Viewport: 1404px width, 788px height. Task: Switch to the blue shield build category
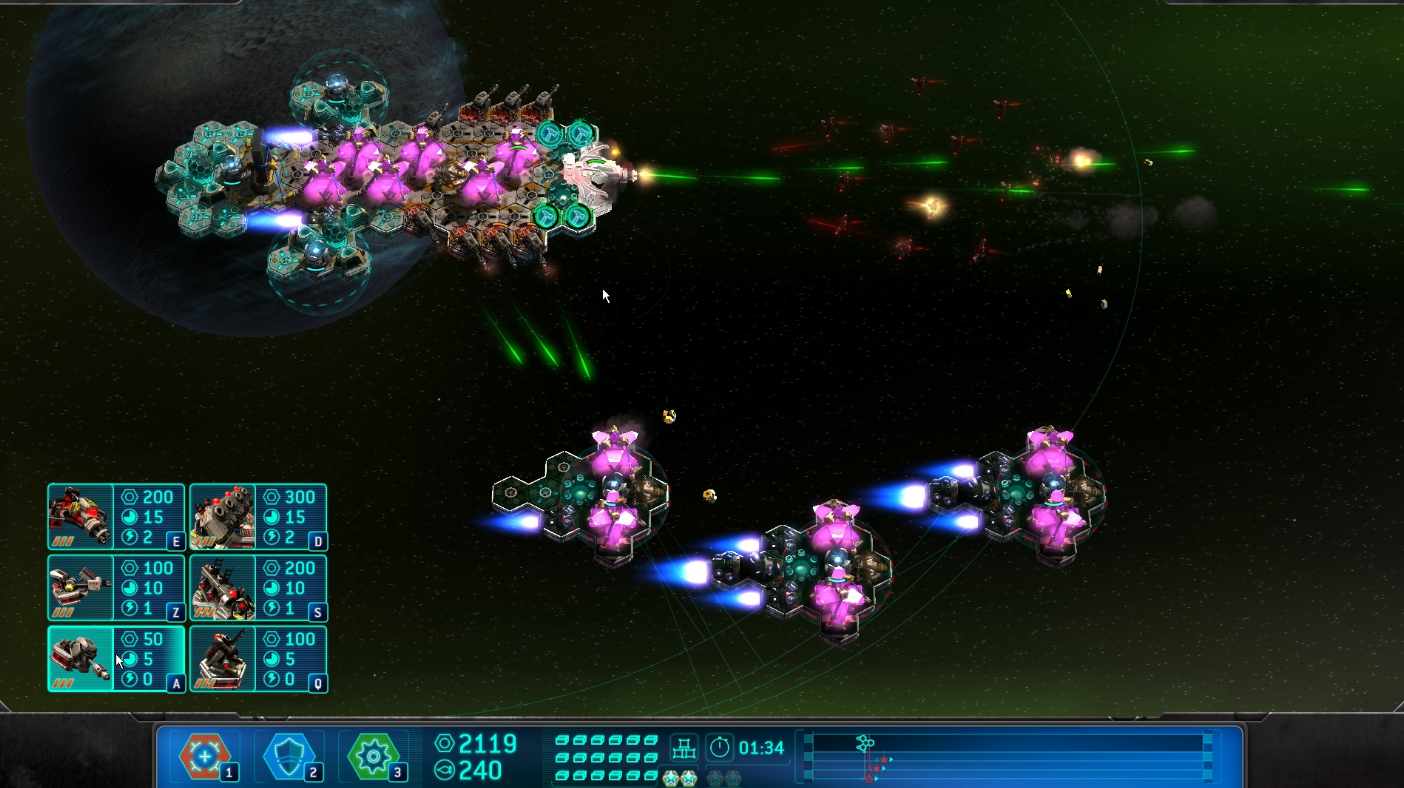click(289, 757)
